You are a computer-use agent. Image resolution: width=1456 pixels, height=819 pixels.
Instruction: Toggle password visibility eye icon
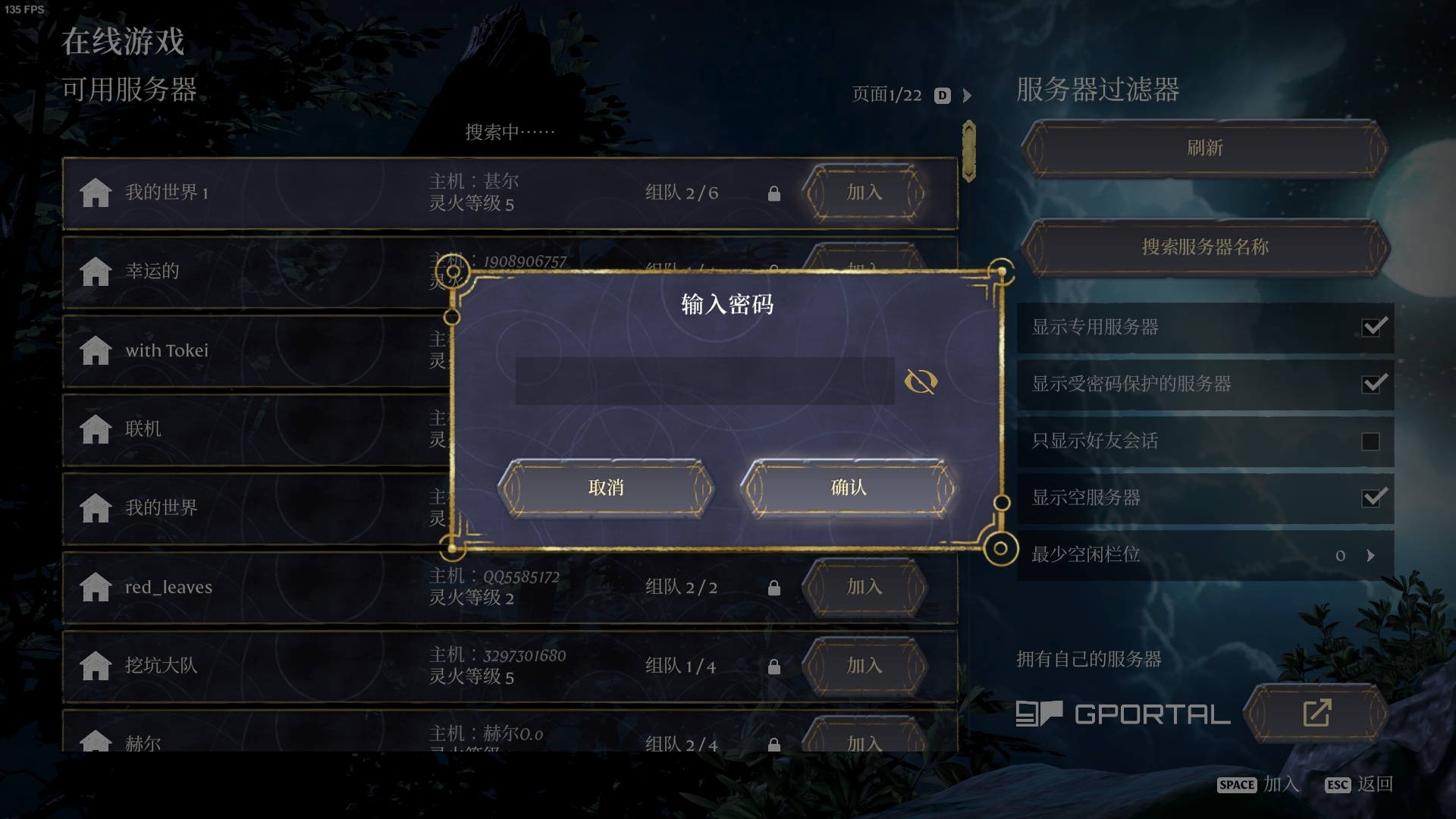[921, 381]
